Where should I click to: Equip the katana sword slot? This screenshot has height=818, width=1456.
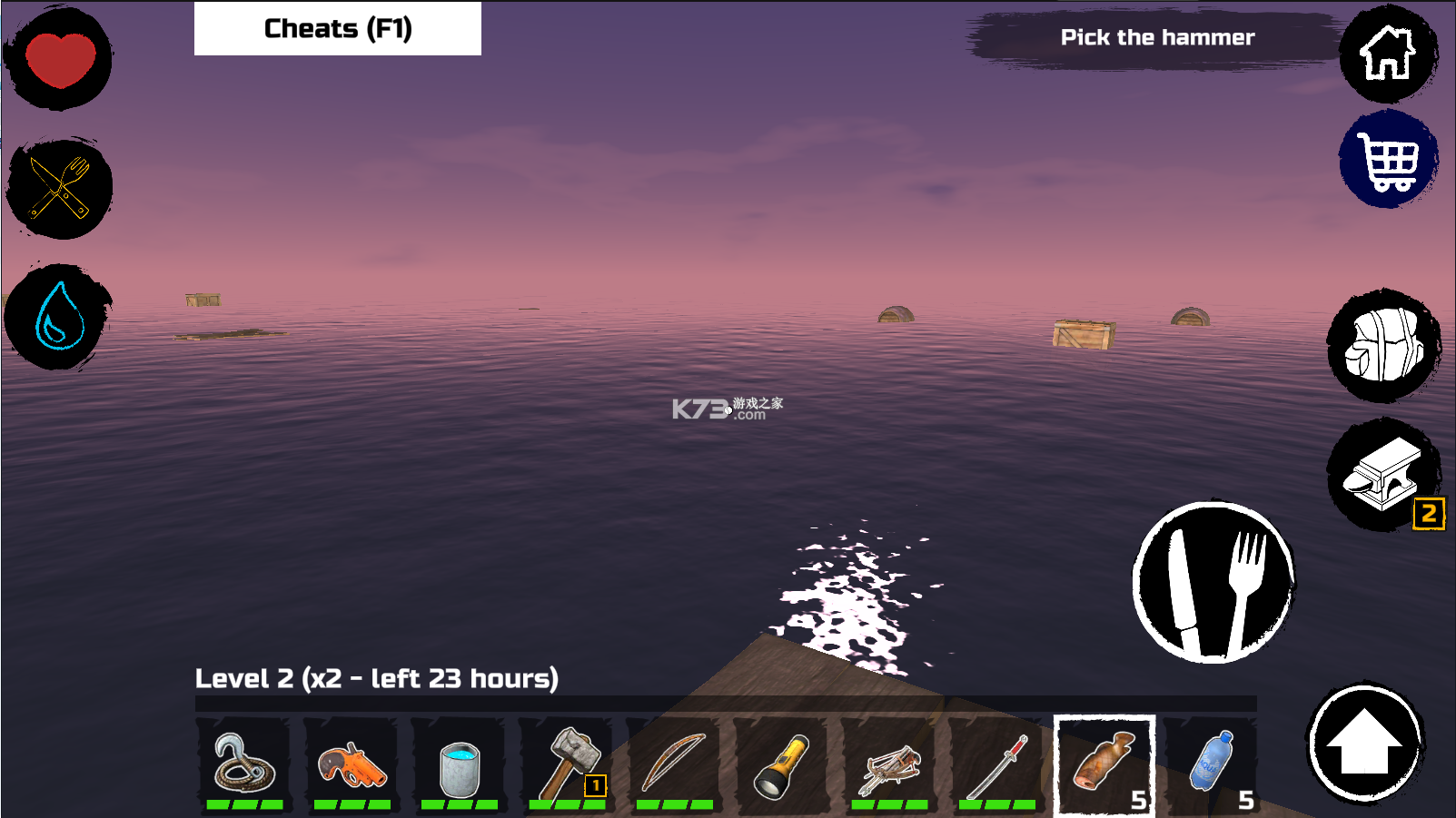996,764
